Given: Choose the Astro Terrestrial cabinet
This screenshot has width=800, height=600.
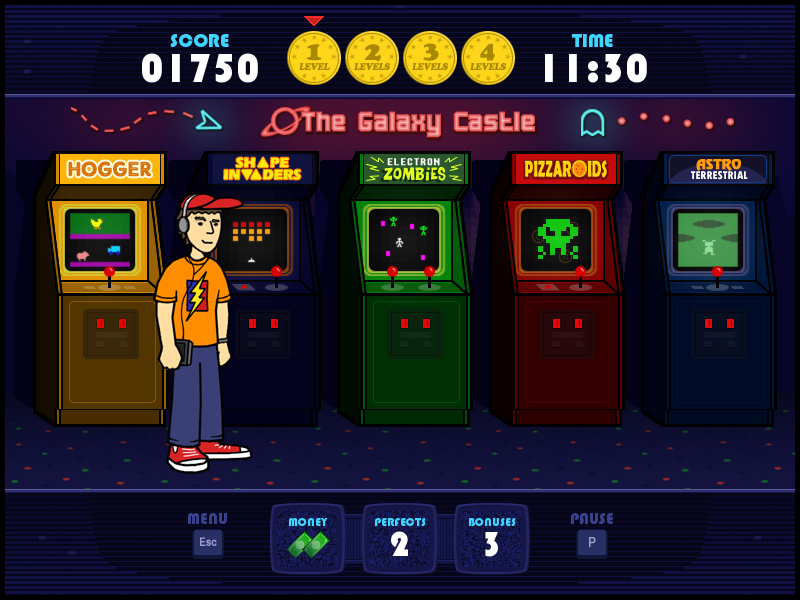Looking at the screenshot, I should [712, 290].
